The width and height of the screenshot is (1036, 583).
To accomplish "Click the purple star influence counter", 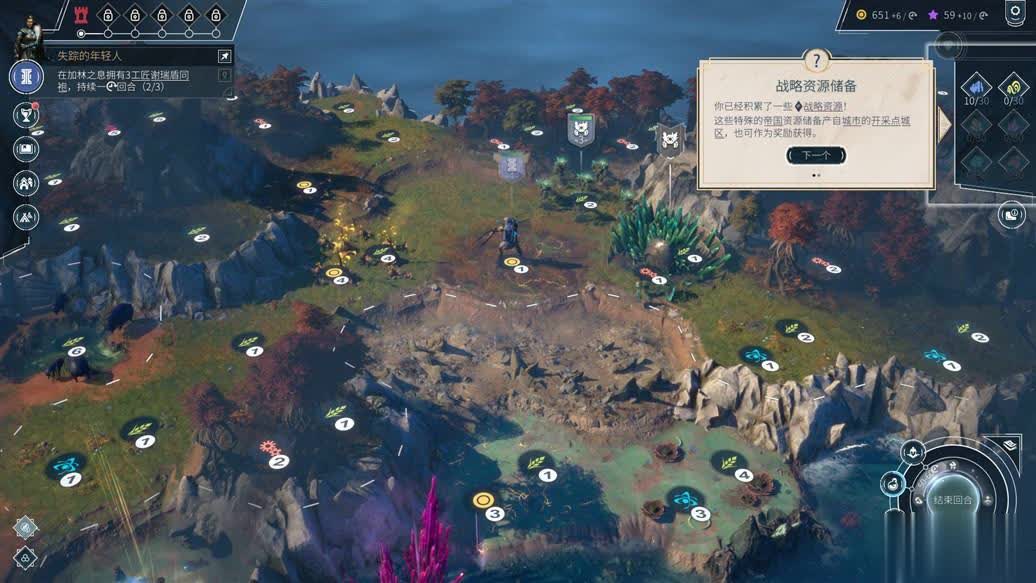I will (x=955, y=14).
